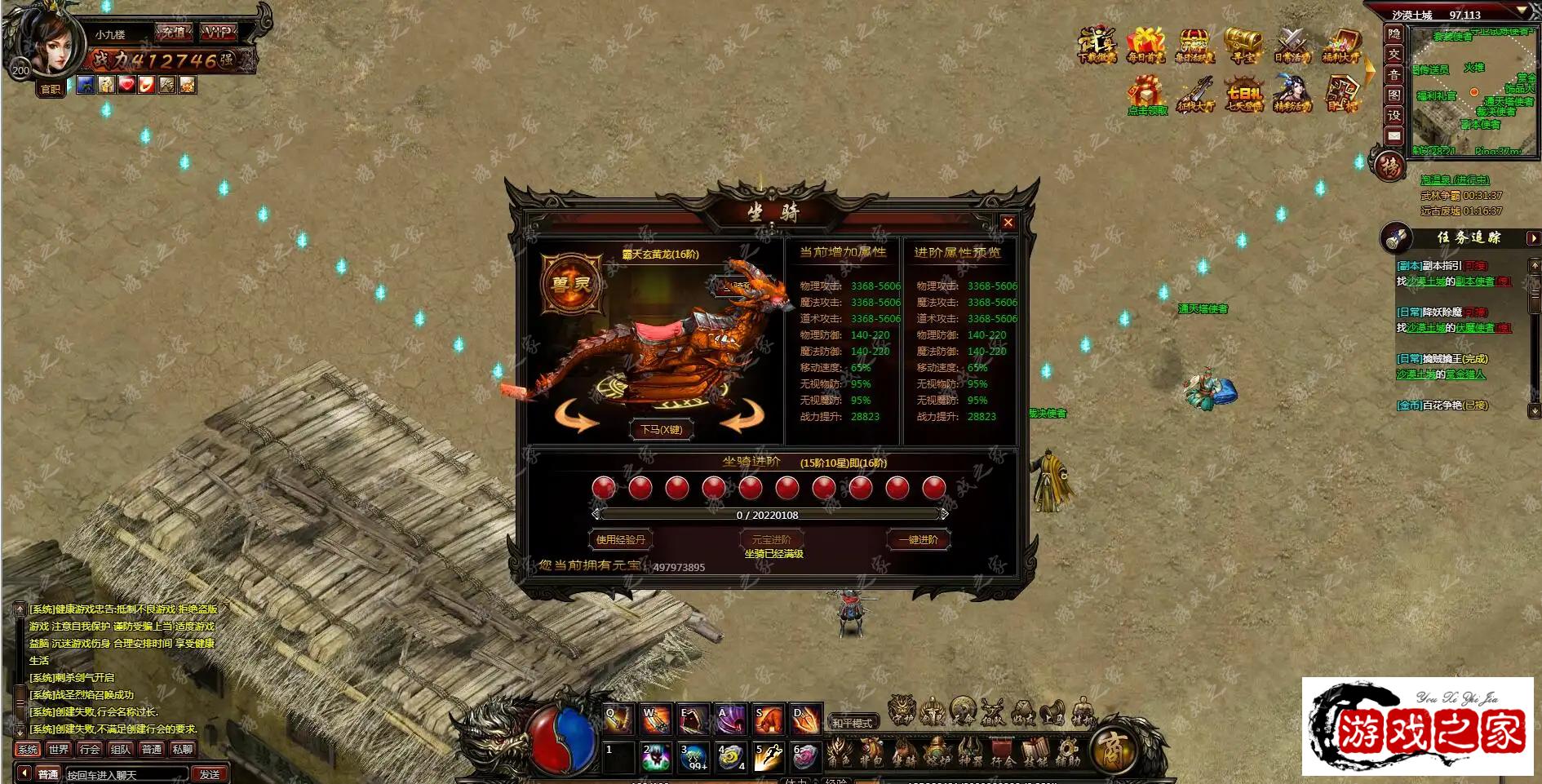This screenshot has width=1542, height=784.
Task: Open the mail envelope beside the minimap
Action: (x=1394, y=135)
